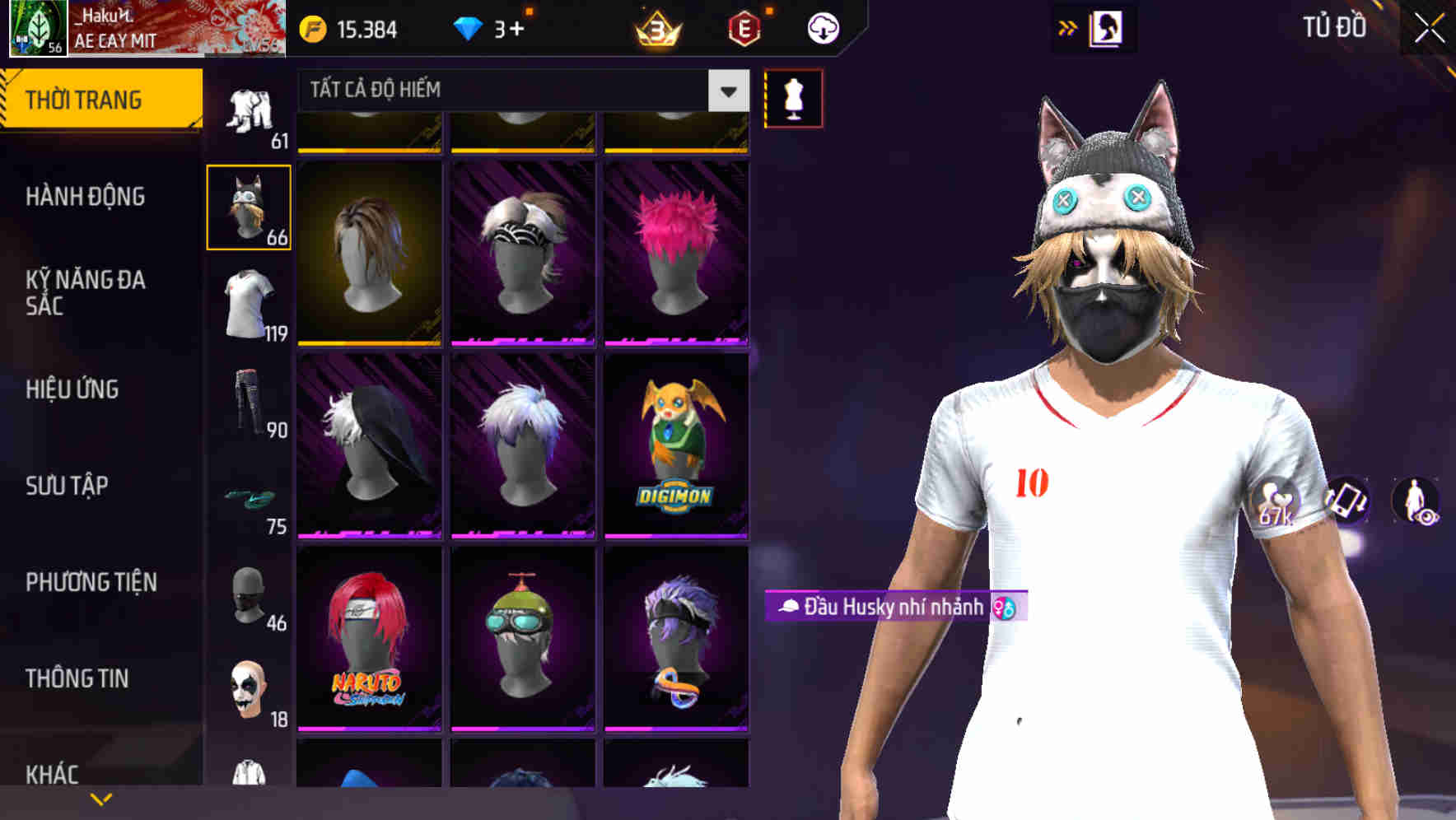The height and width of the screenshot is (820, 1456).
Task: Open the crown rank badge
Action: pyautogui.click(x=655, y=27)
